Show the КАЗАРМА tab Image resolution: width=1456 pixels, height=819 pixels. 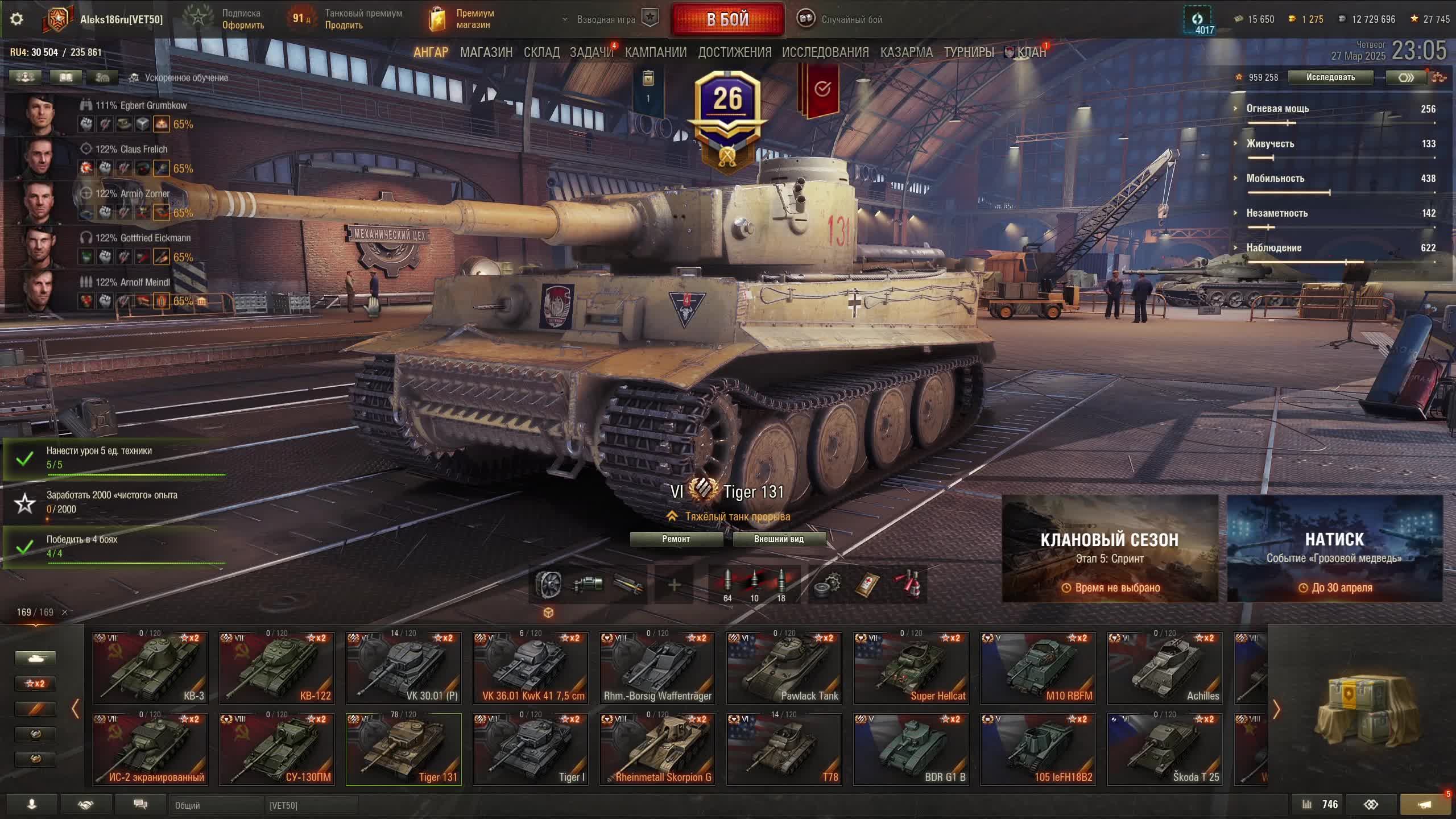coord(906,52)
